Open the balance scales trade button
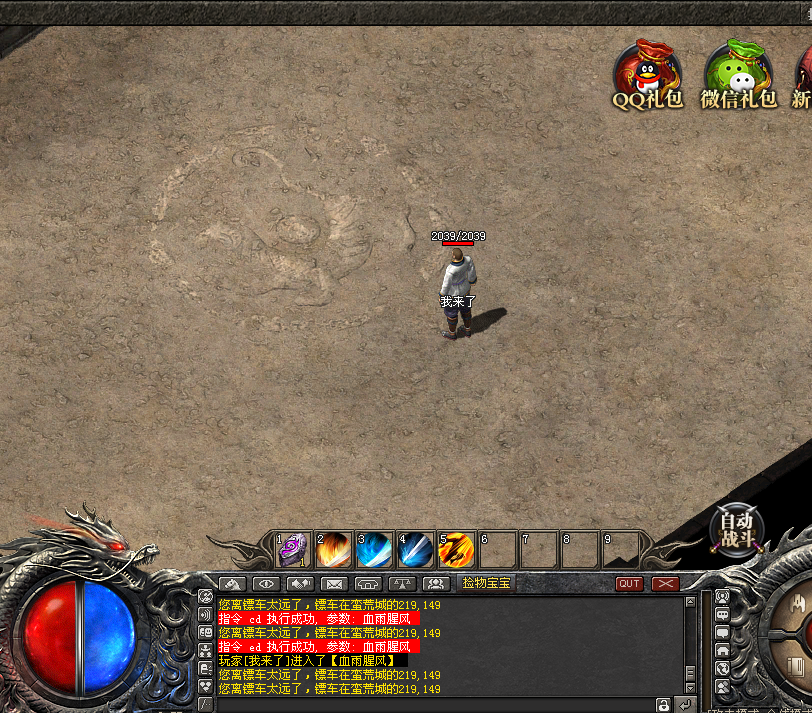This screenshot has height=713, width=812. pyautogui.click(x=402, y=583)
